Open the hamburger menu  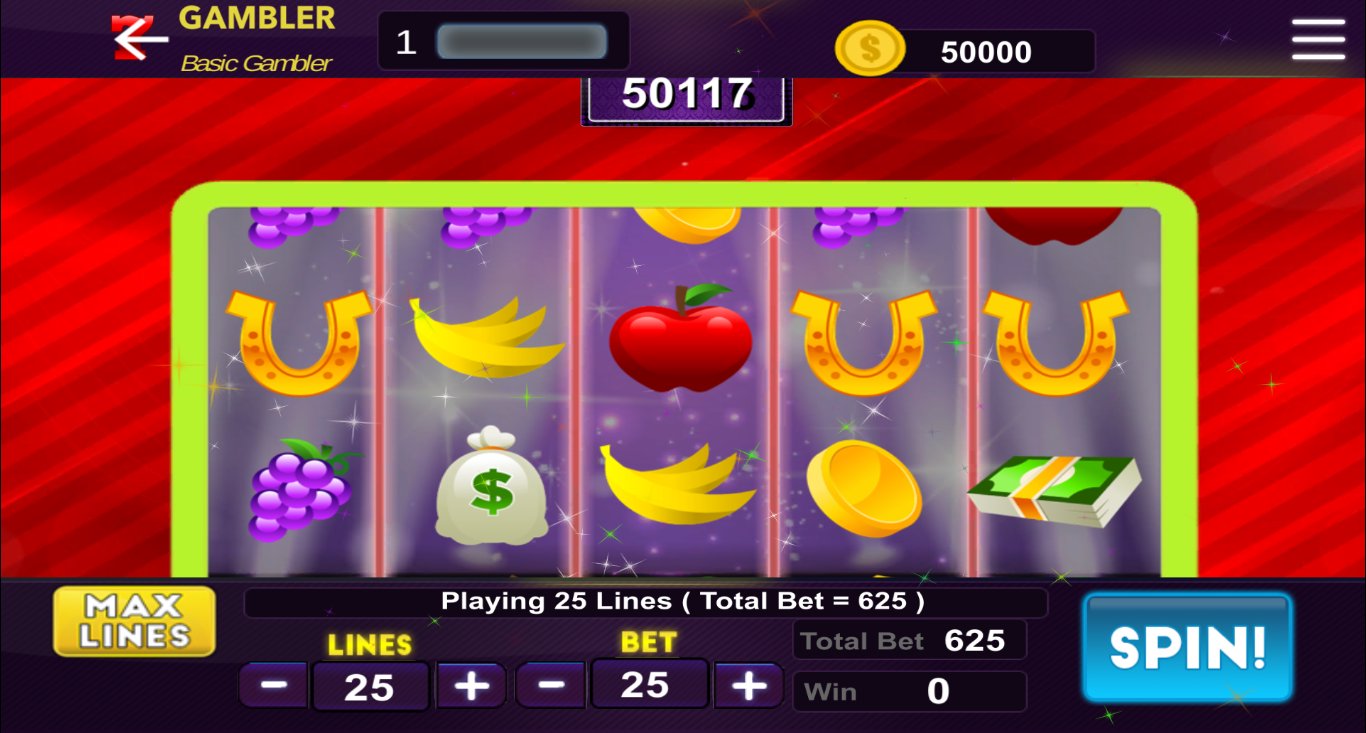(1317, 41)
